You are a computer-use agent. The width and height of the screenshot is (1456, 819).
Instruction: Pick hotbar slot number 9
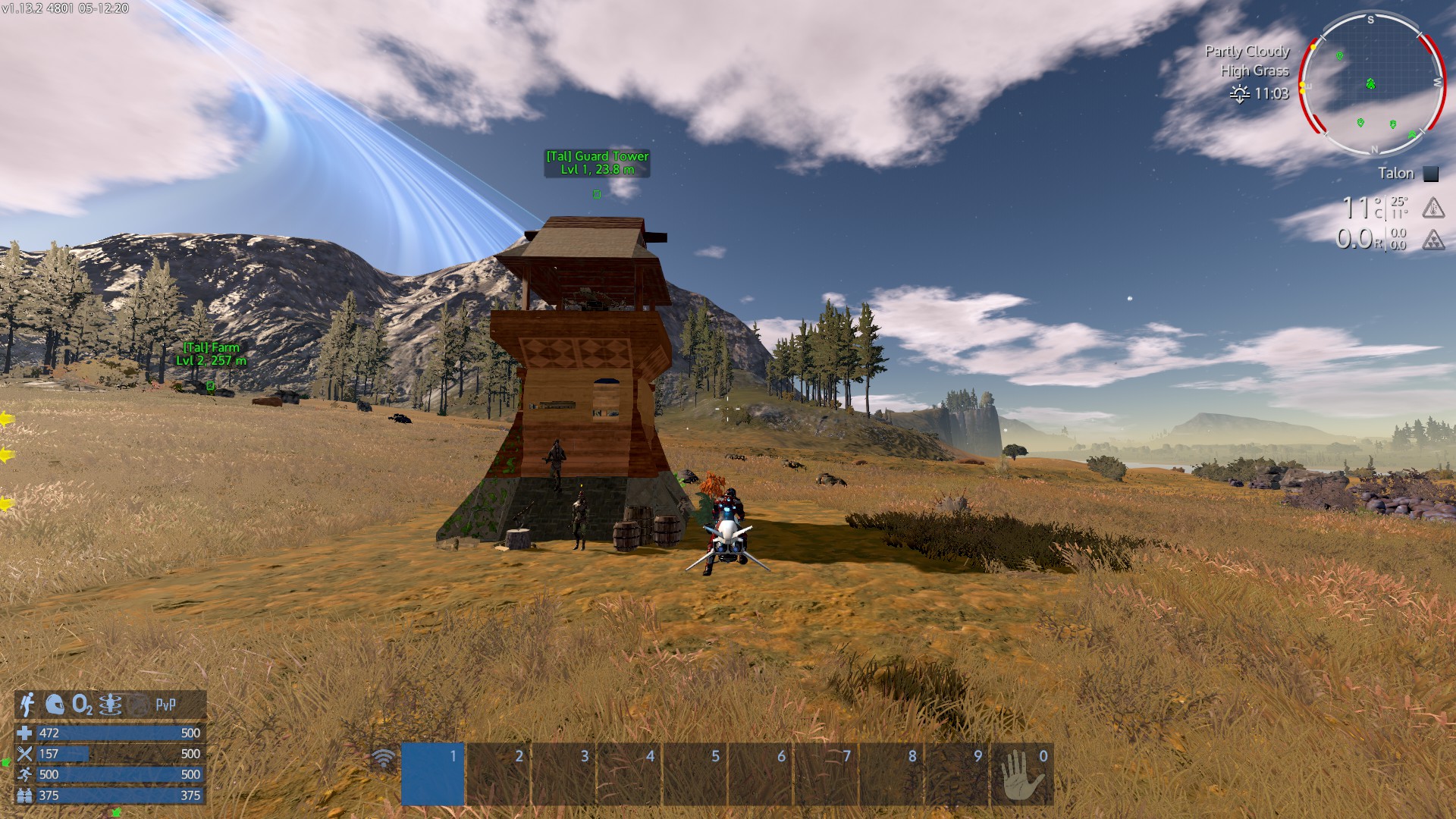[956, 773]
